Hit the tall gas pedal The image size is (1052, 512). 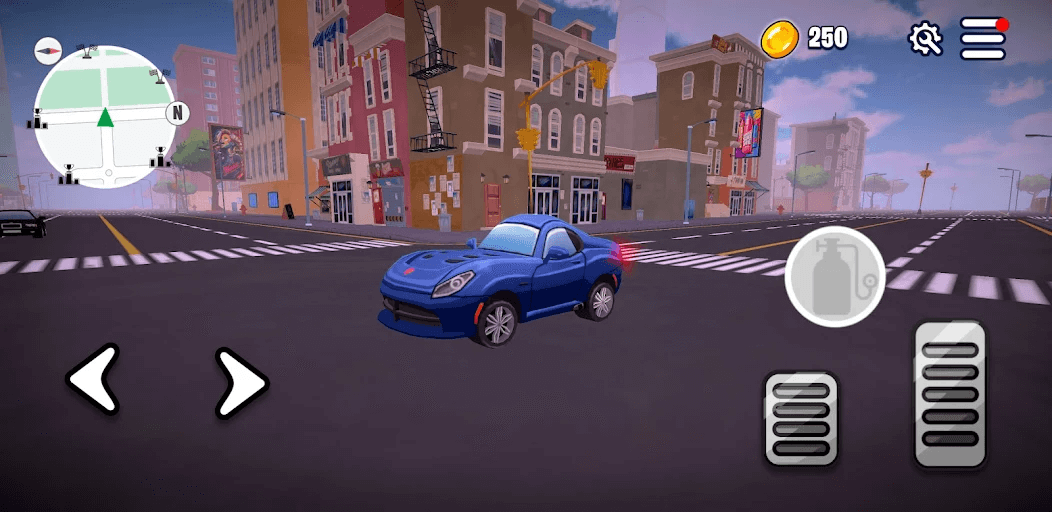[949, 394]
